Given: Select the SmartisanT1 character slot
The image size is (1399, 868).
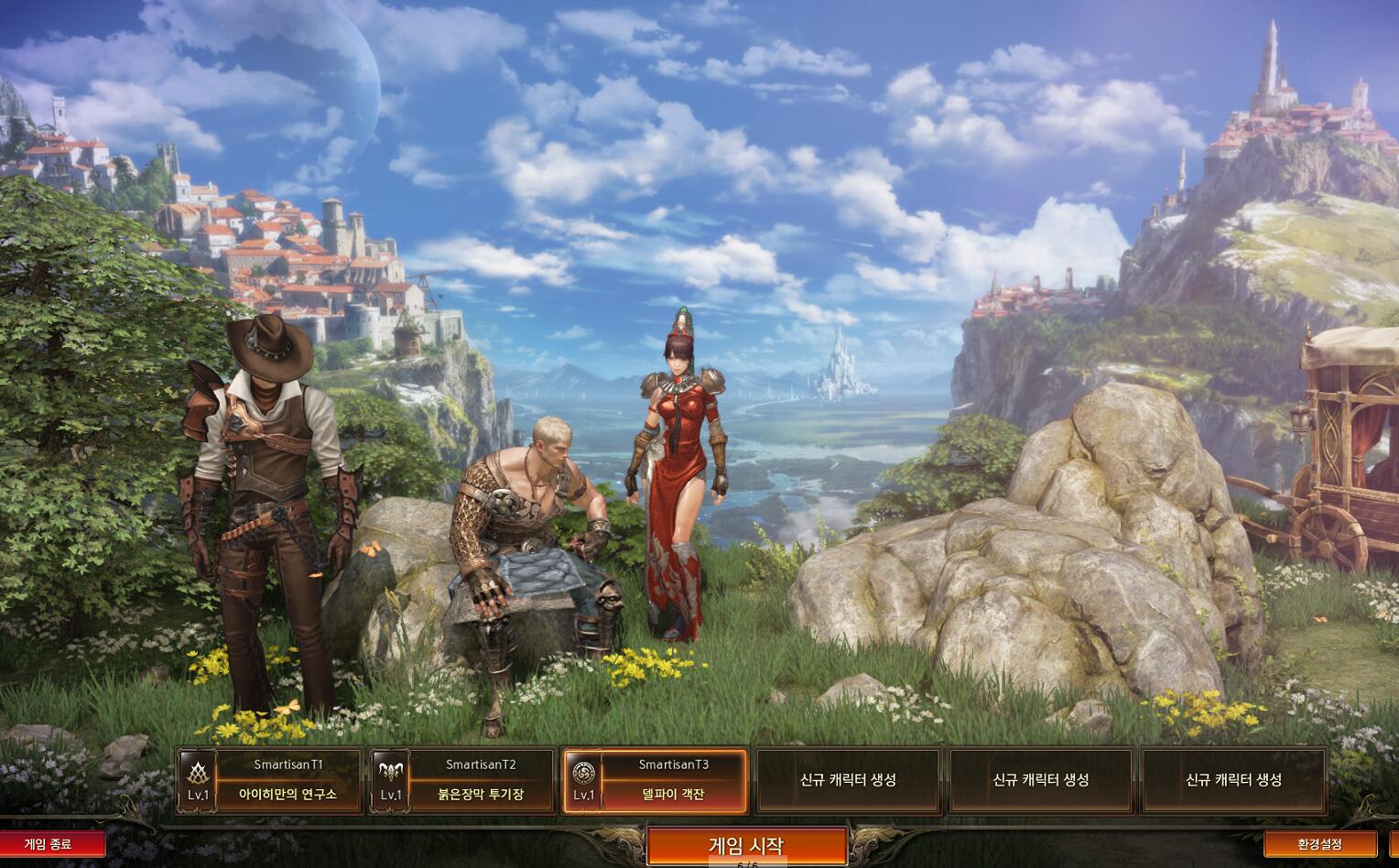Looking at the screenshot, I should (269, 780).
